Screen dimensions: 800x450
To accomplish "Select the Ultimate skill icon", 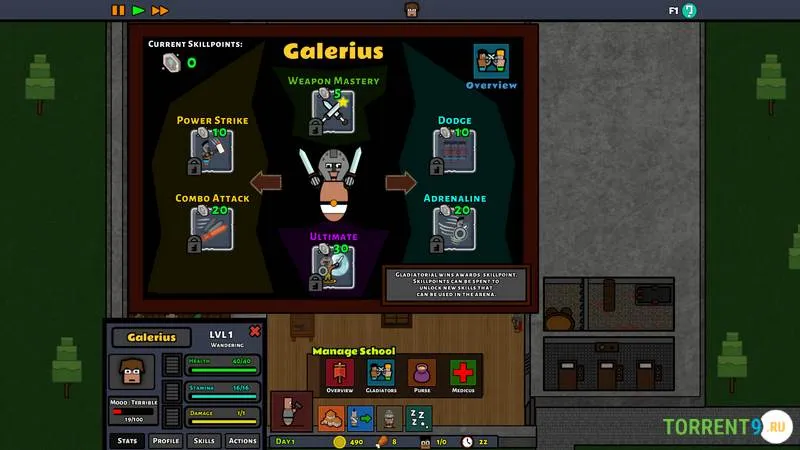I will click(333, 267).
